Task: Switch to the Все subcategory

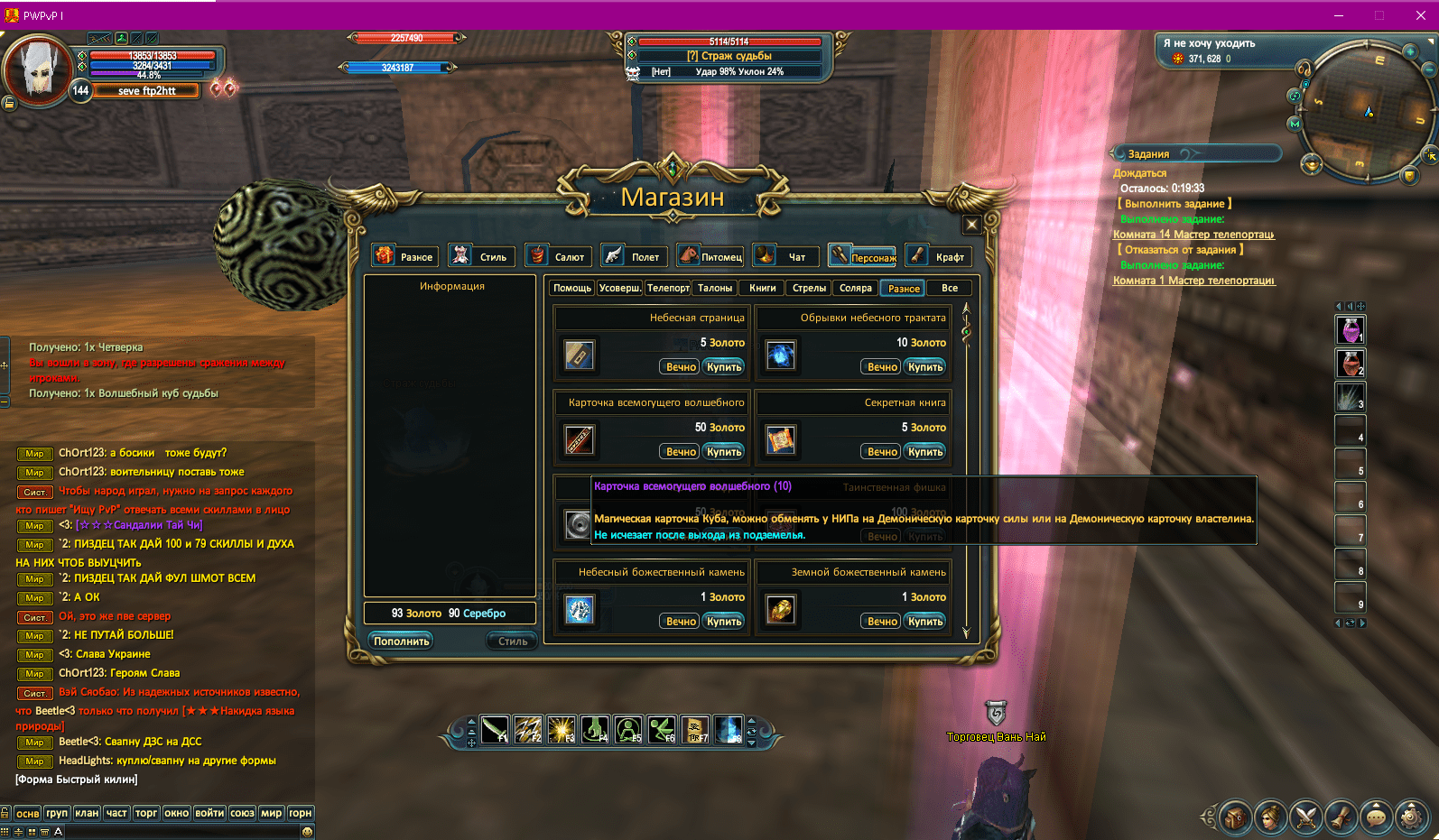Action: click(x=949, y=288)
